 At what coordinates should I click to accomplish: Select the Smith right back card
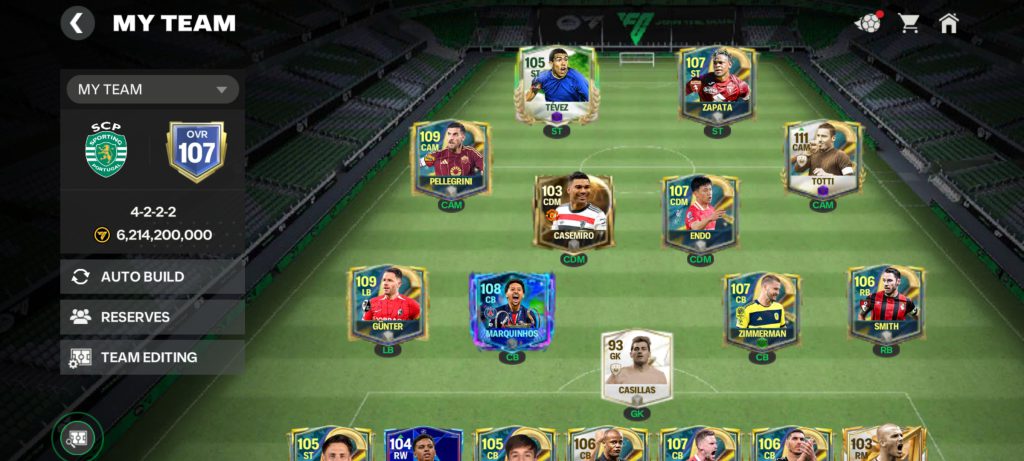click(886, 305)
